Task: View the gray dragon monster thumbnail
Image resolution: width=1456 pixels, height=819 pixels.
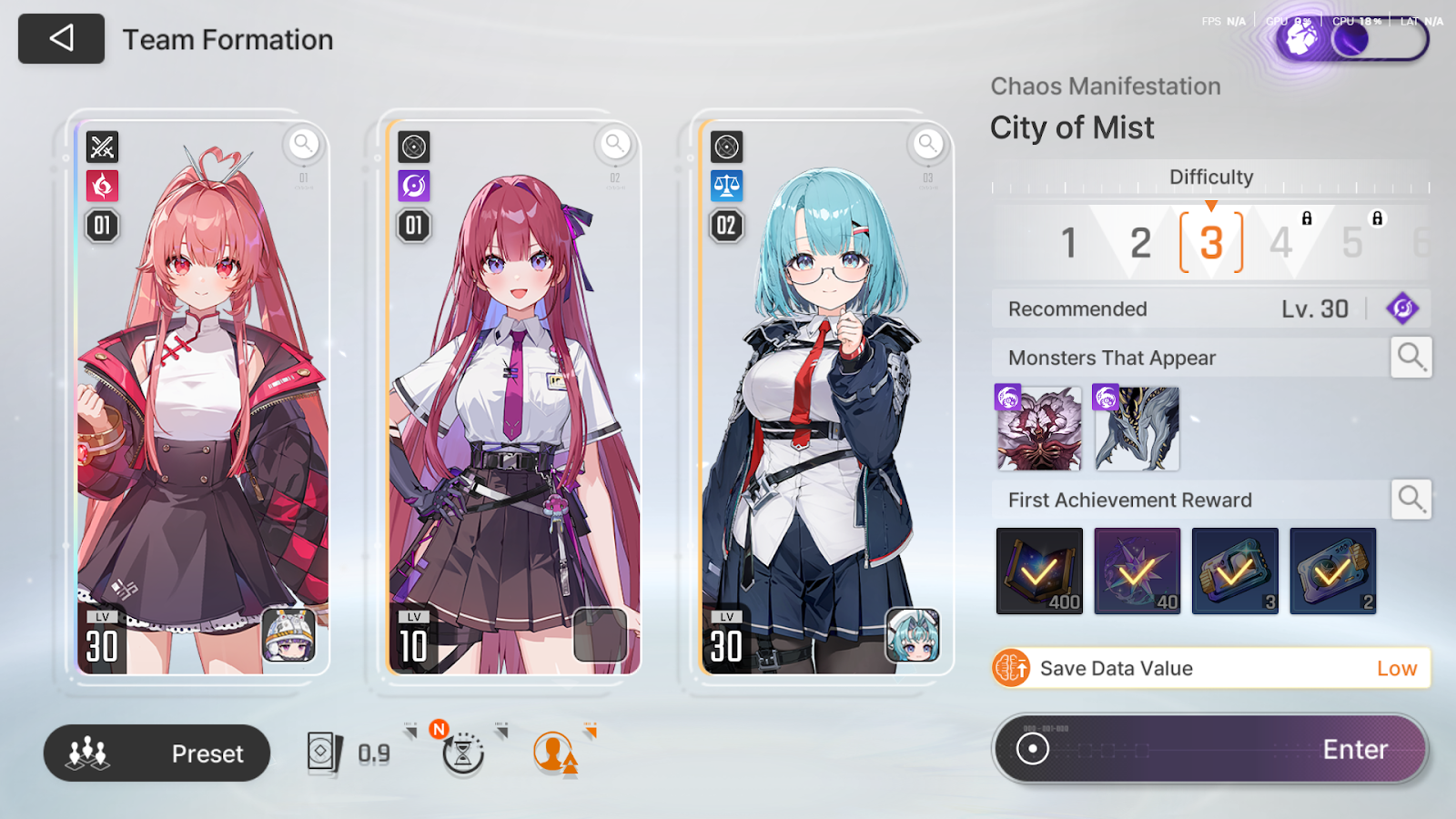Action: click(1137, 429)
